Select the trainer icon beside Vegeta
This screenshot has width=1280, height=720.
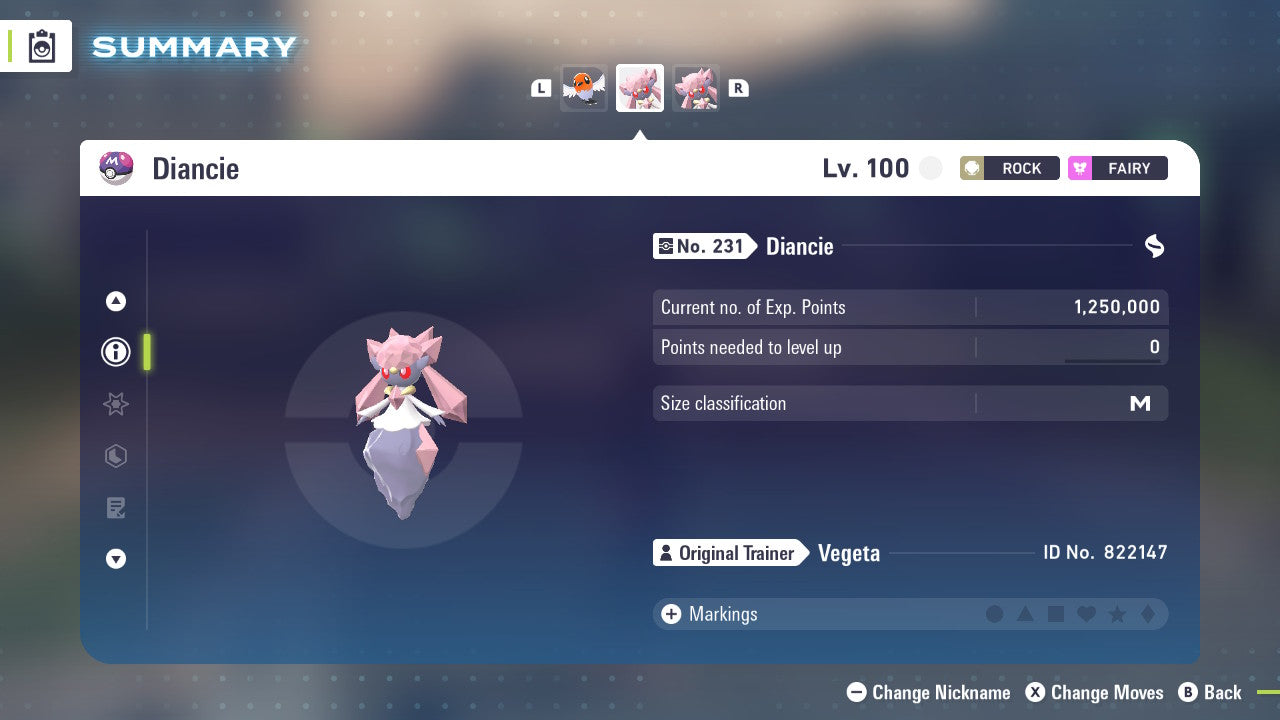click(x=667, y=553)
